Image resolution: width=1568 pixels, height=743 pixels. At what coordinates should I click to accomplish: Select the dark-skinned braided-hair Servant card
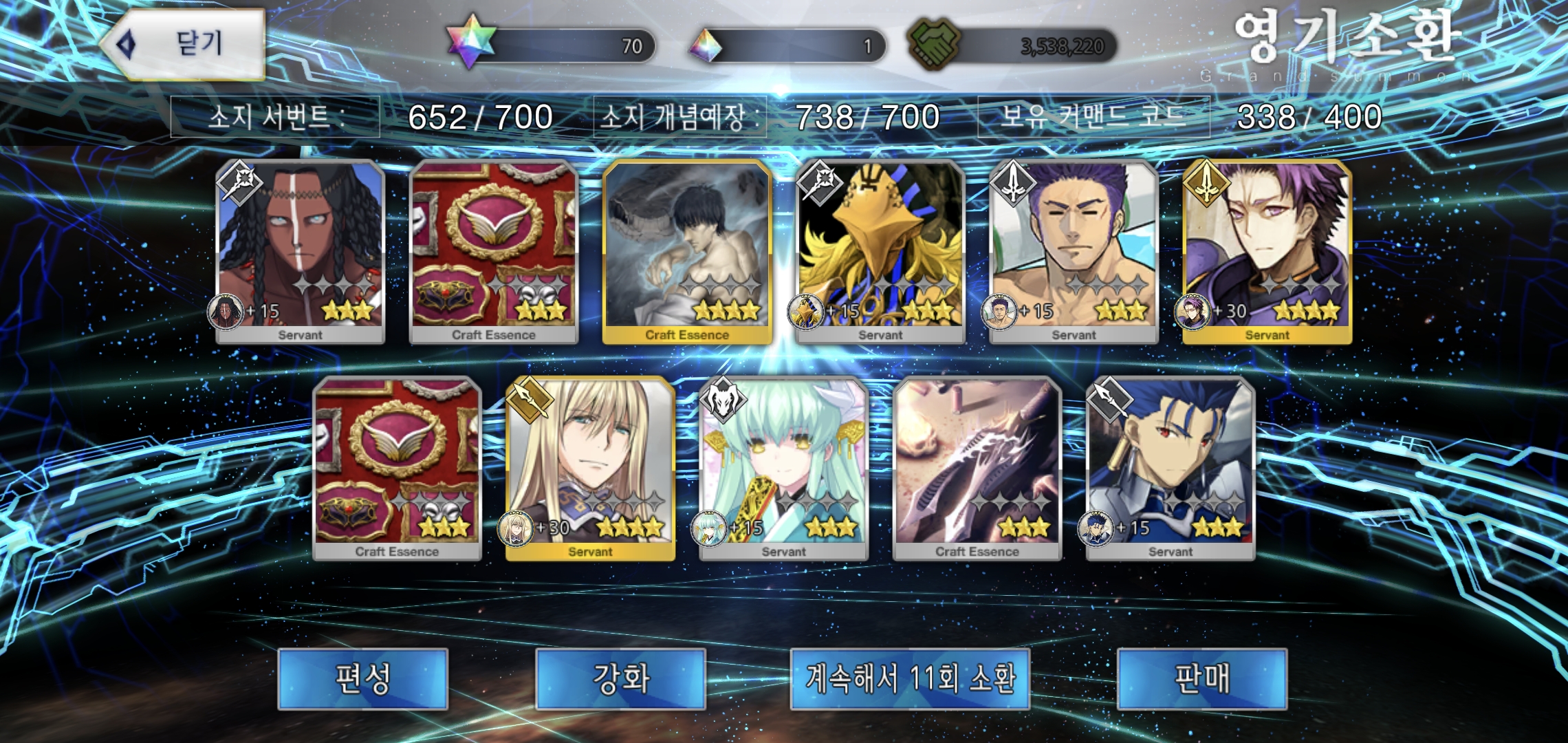point(301,251)
